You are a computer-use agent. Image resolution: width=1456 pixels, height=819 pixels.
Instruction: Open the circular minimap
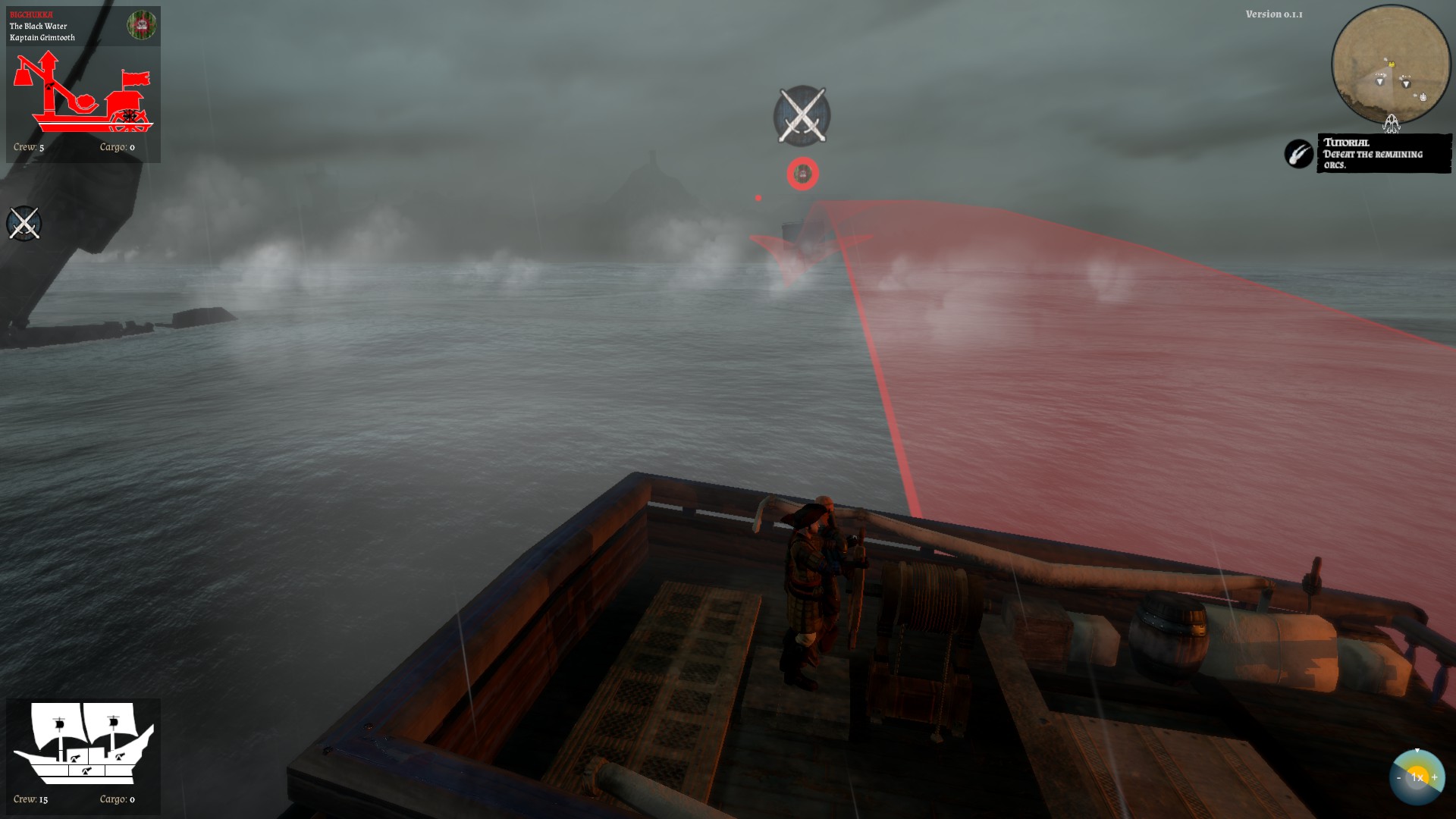click(1390, 64)
